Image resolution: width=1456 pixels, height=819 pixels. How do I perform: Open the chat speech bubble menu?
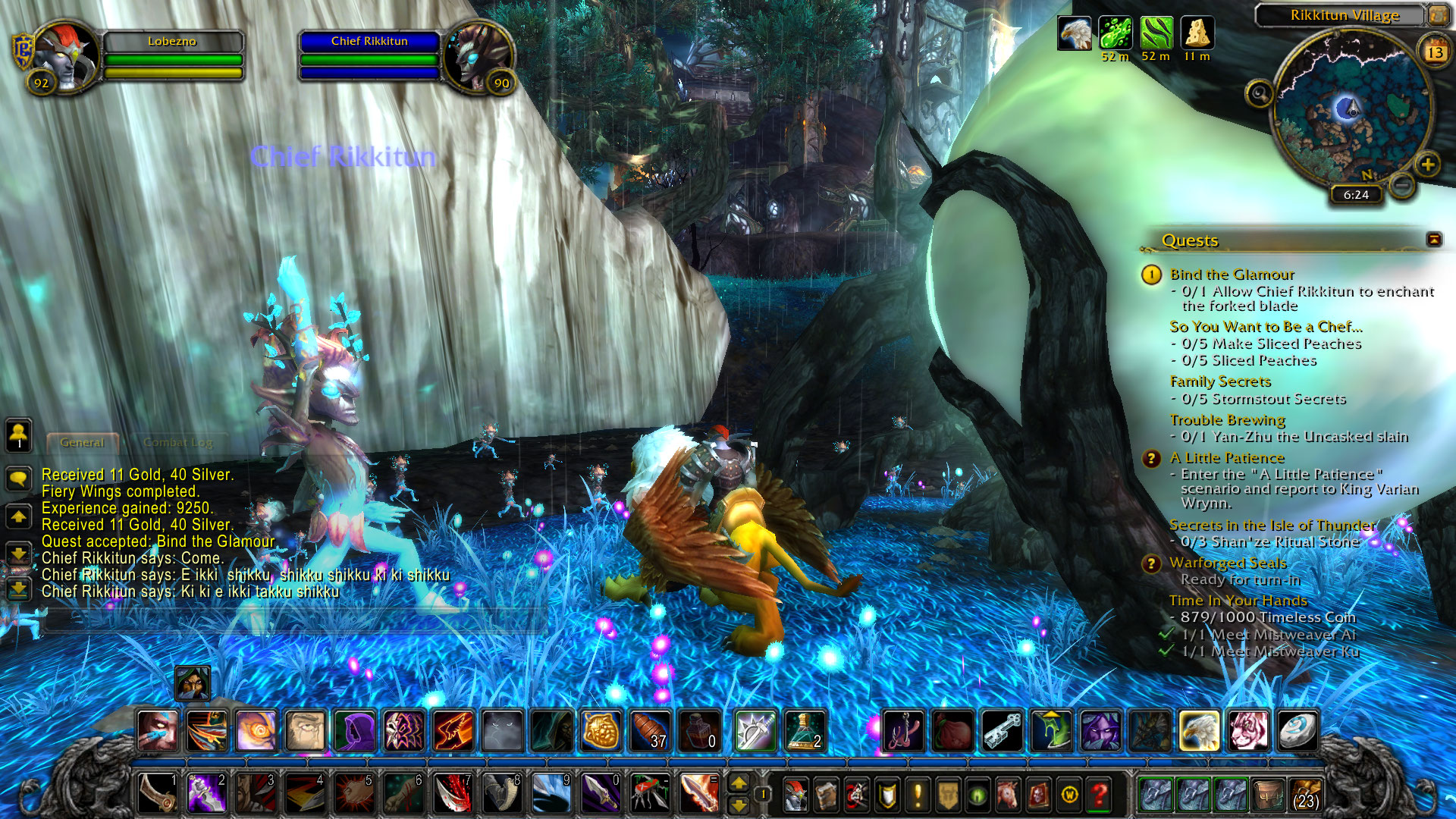click(x=19, y=479)
